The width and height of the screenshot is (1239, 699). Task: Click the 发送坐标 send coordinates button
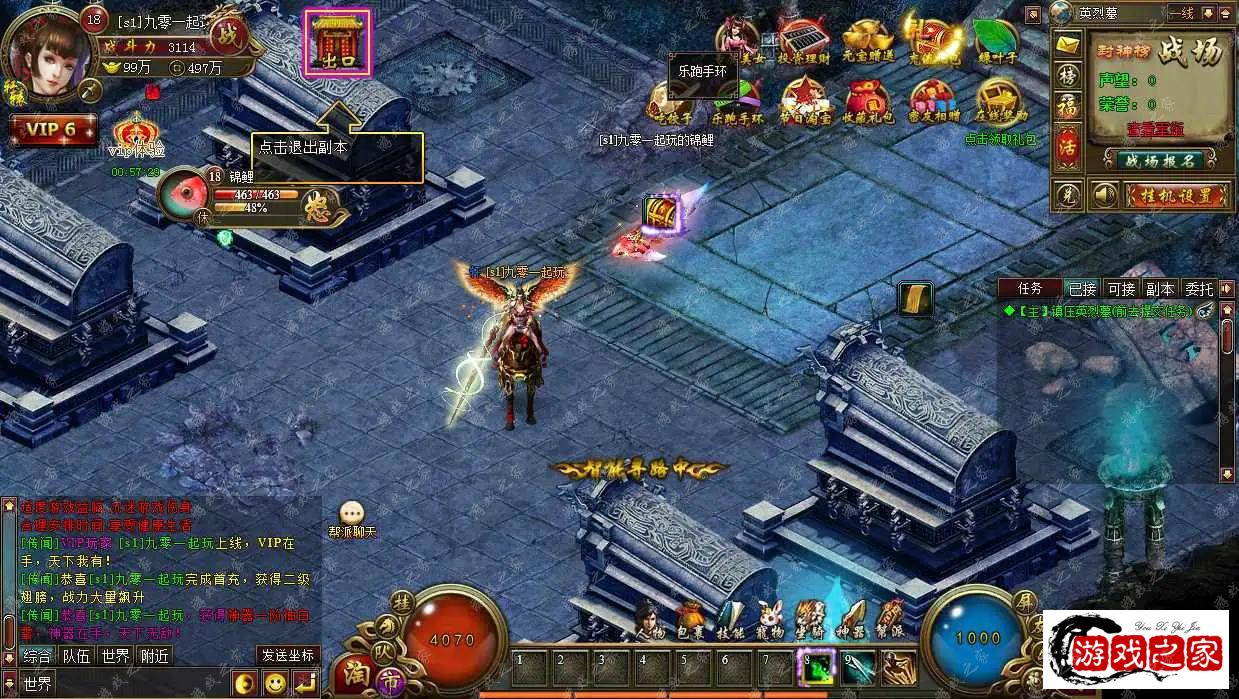click(288, 656)
